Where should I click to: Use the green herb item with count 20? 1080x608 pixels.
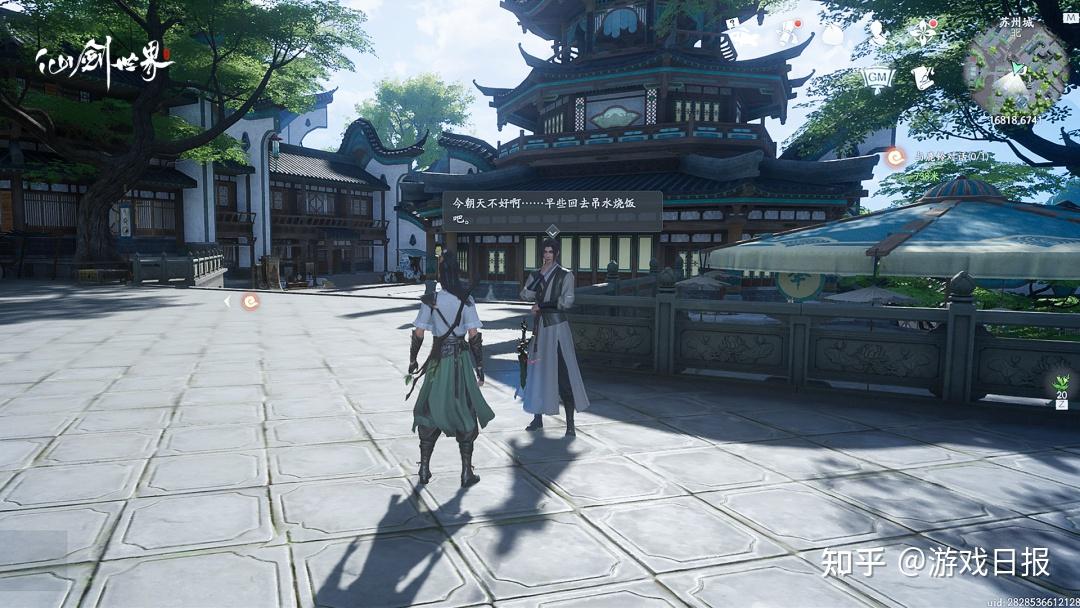click(1060, 384)
